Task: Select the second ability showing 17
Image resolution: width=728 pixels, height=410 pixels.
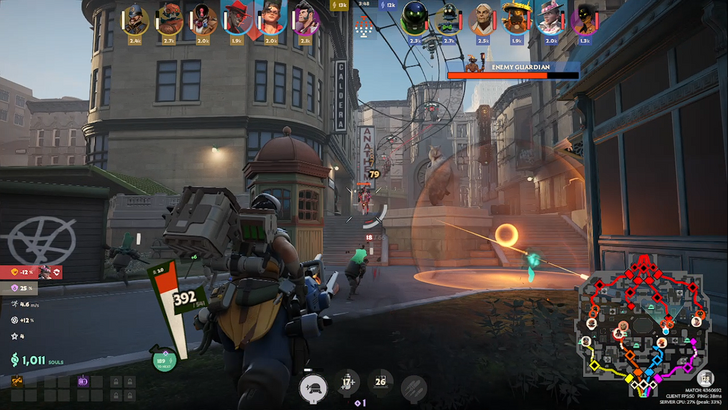Action: [x=349, y=382]
